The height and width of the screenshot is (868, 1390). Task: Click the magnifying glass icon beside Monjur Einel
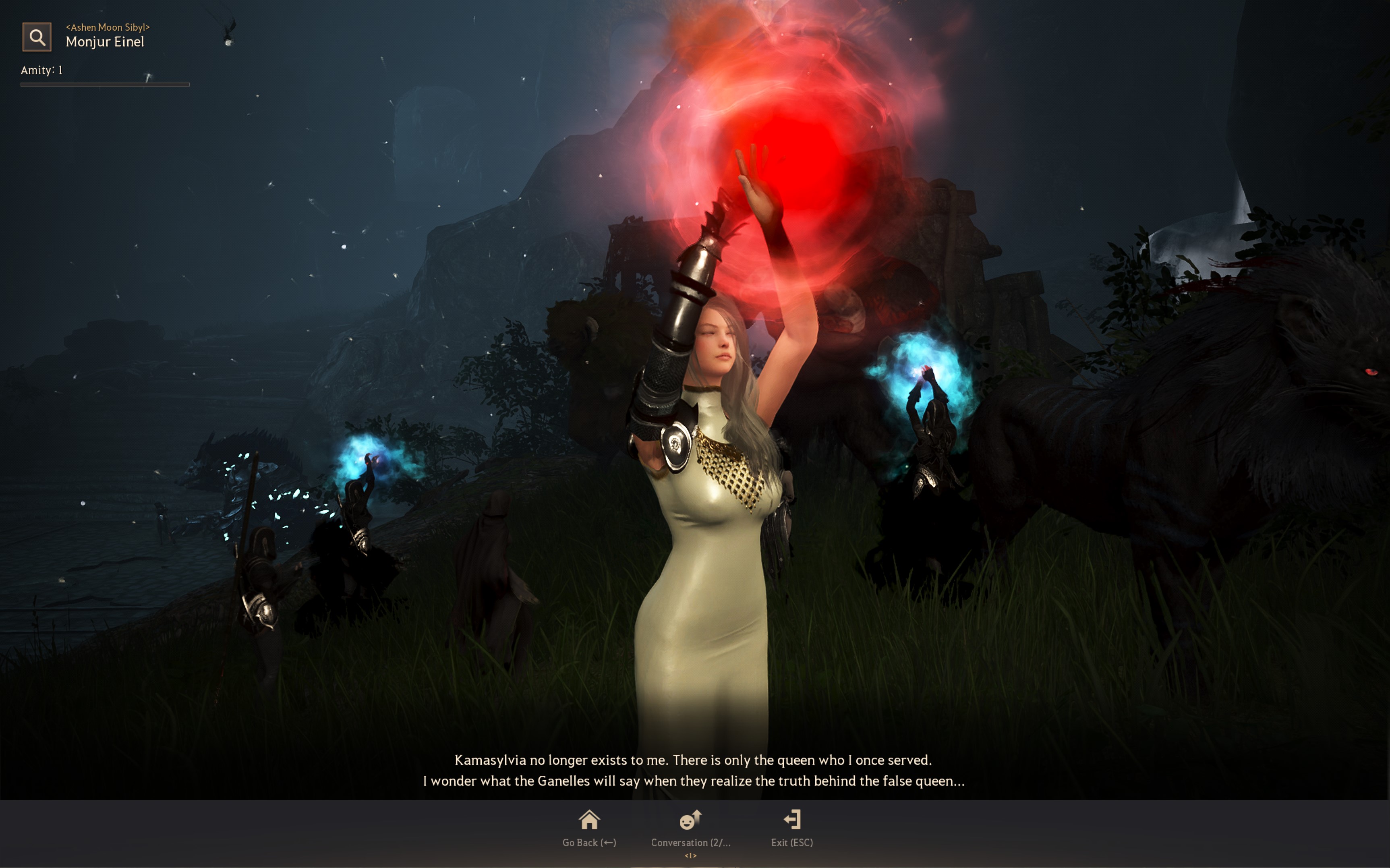tap(37, 37)
